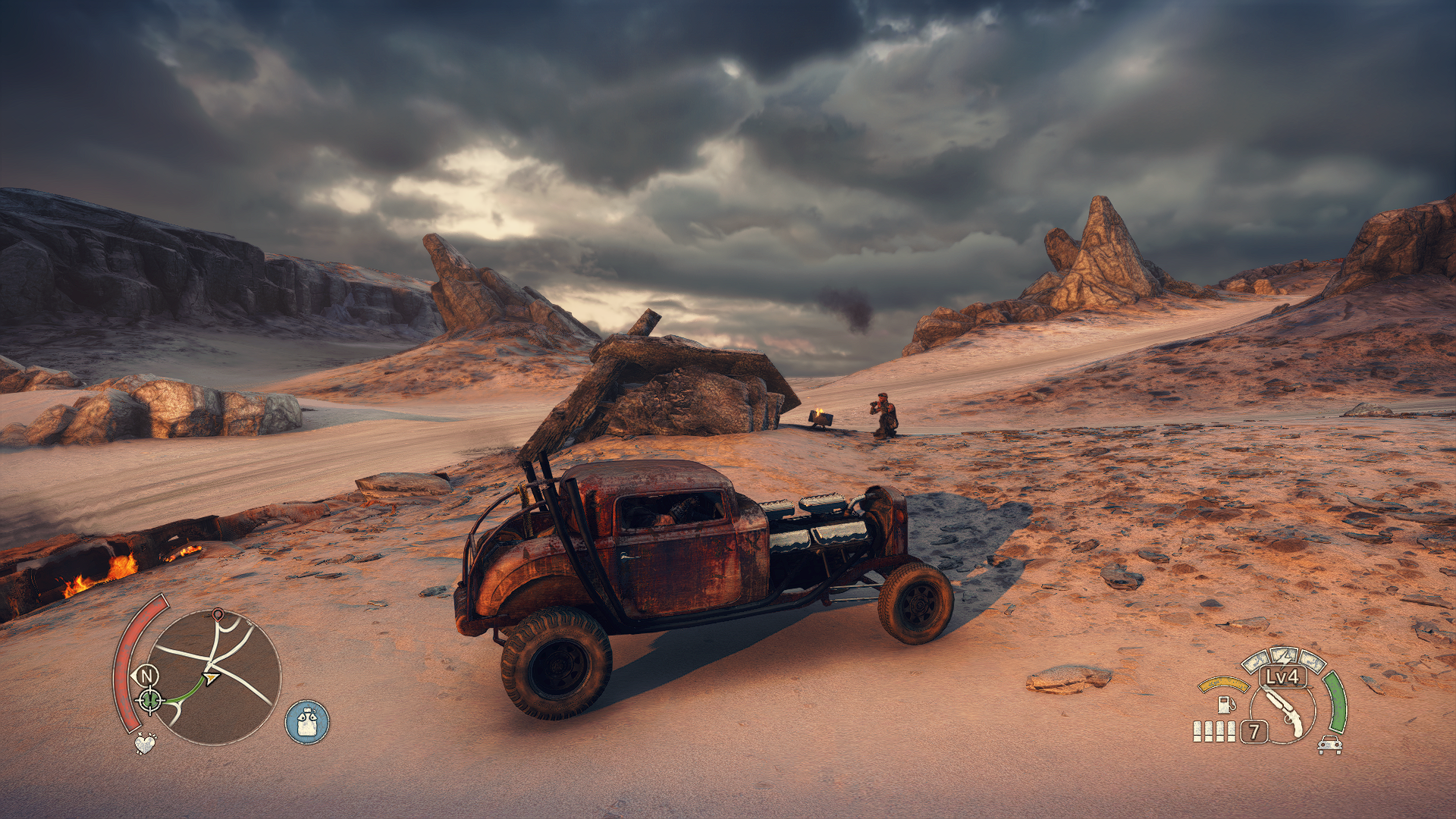
Task: Select the blue water canteen icon
Action: pyautogui.click(x=307, y=722)
